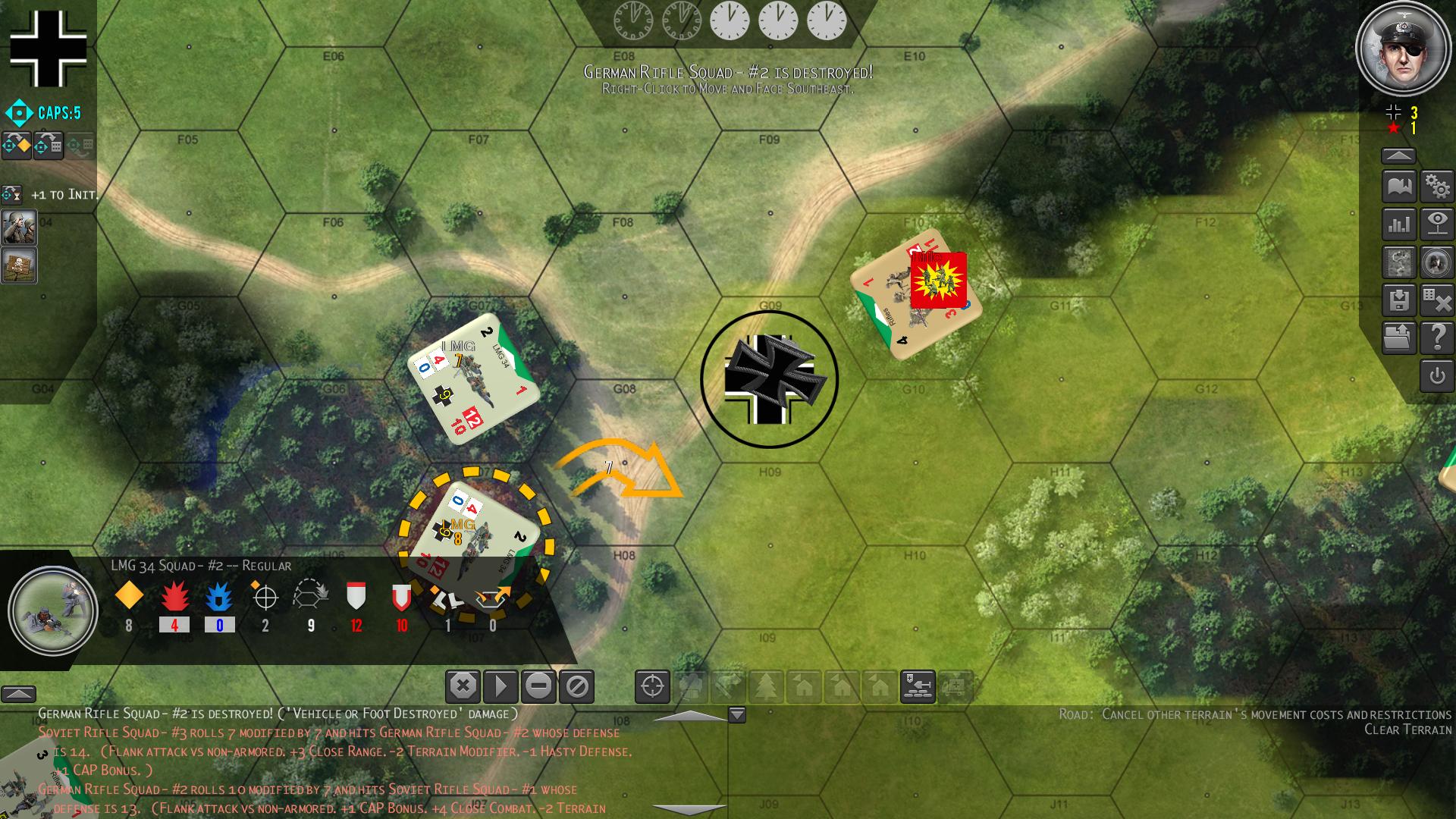This screenshot has height=819, width=1456.
Task: Select the line-of-sight eye tool
Action: point(1438,225)
